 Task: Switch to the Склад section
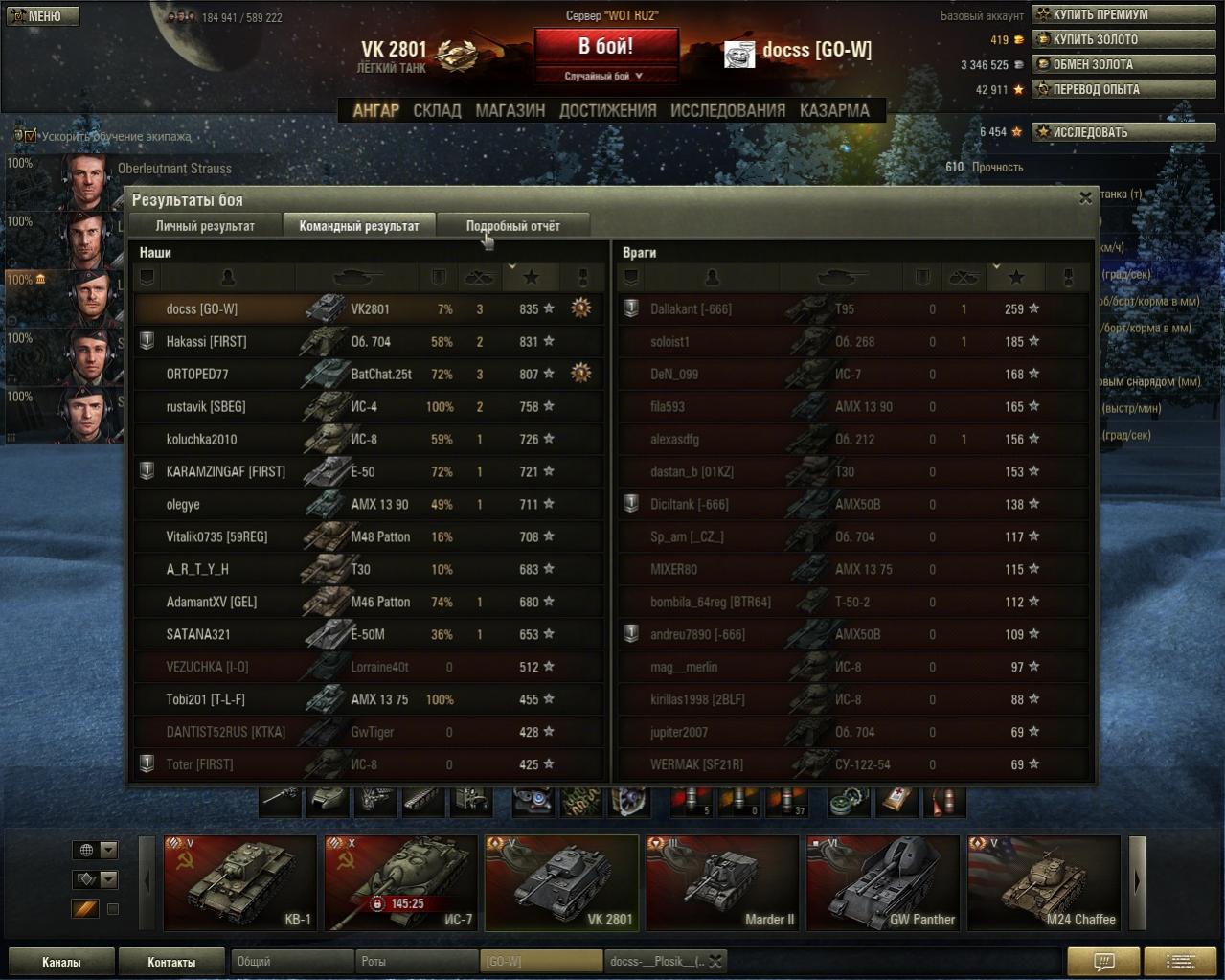437,110
